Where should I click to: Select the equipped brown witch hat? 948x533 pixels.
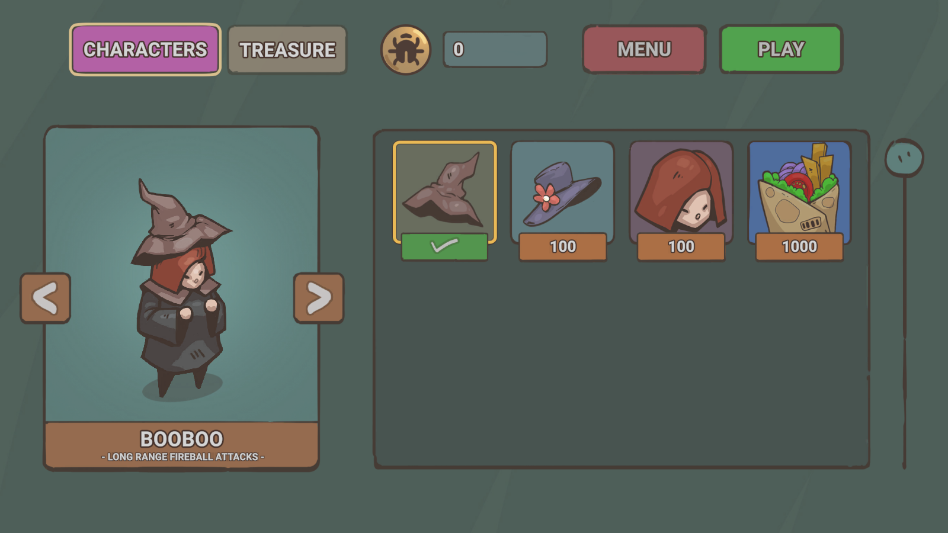pos(444,188)
